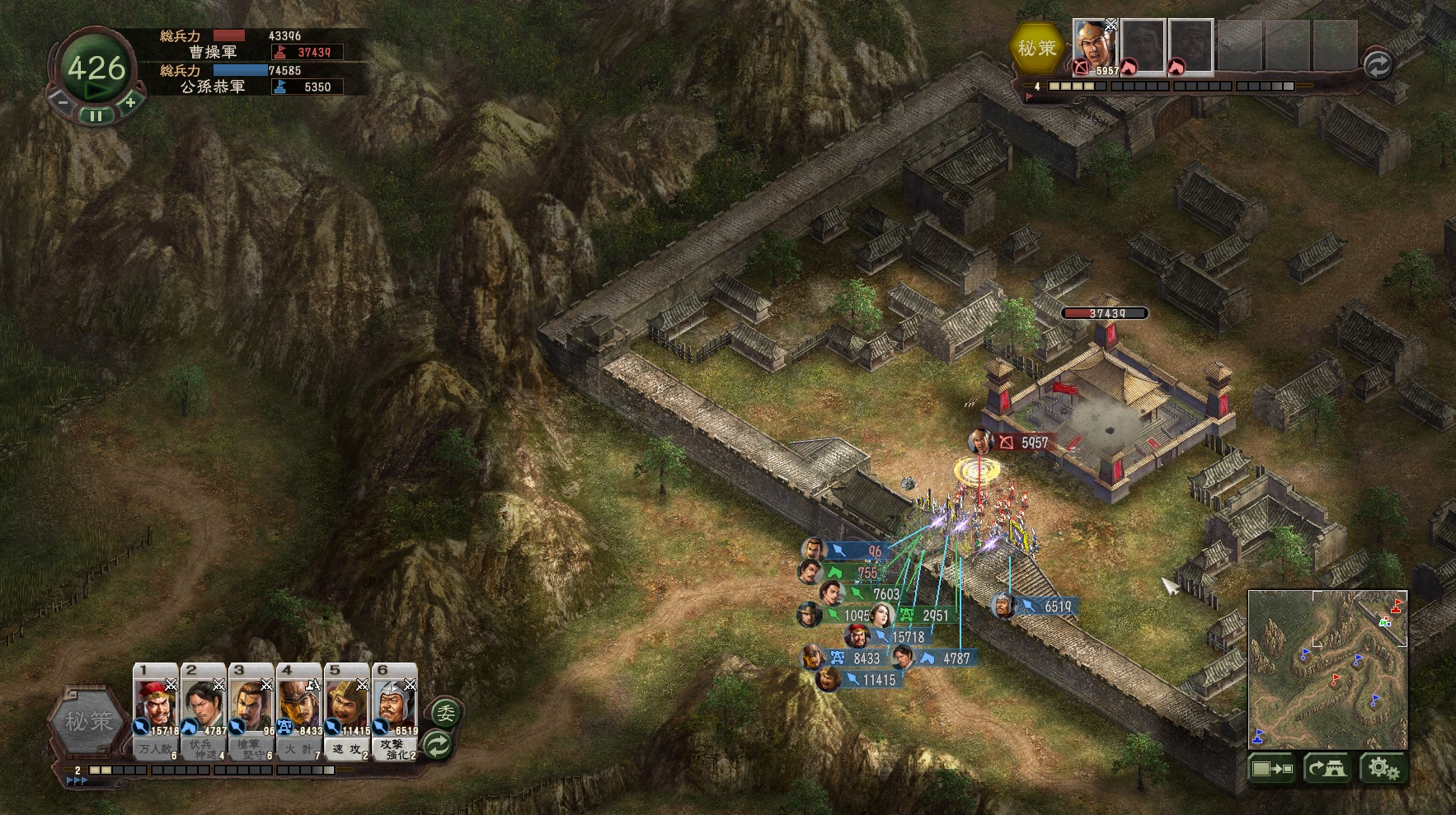Select the enemy officer portrait with 5957 troops
Viewport: 1456px width, 815px height.
(1094, 47)
